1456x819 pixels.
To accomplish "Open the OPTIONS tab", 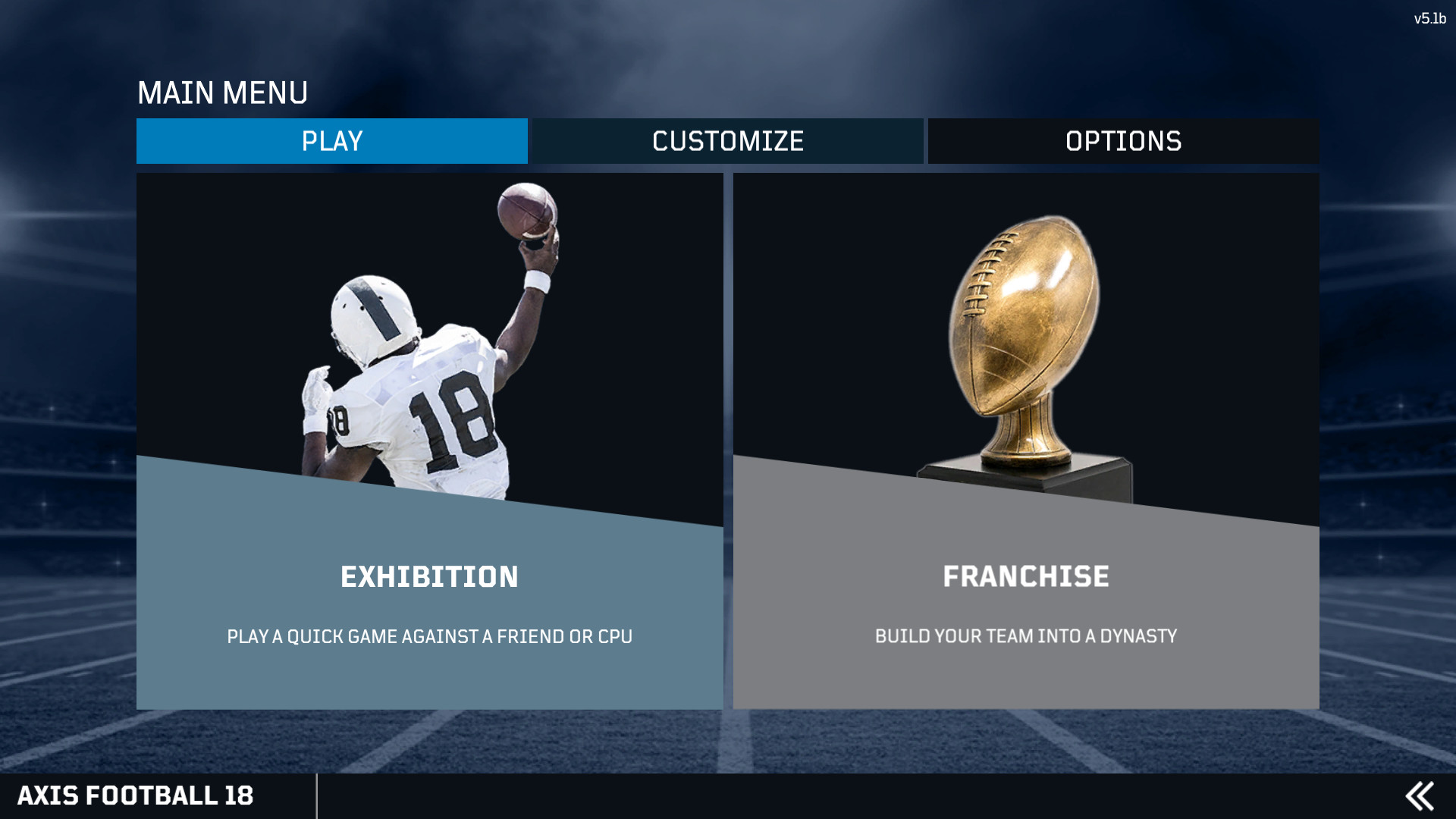I will point(1122,141).
